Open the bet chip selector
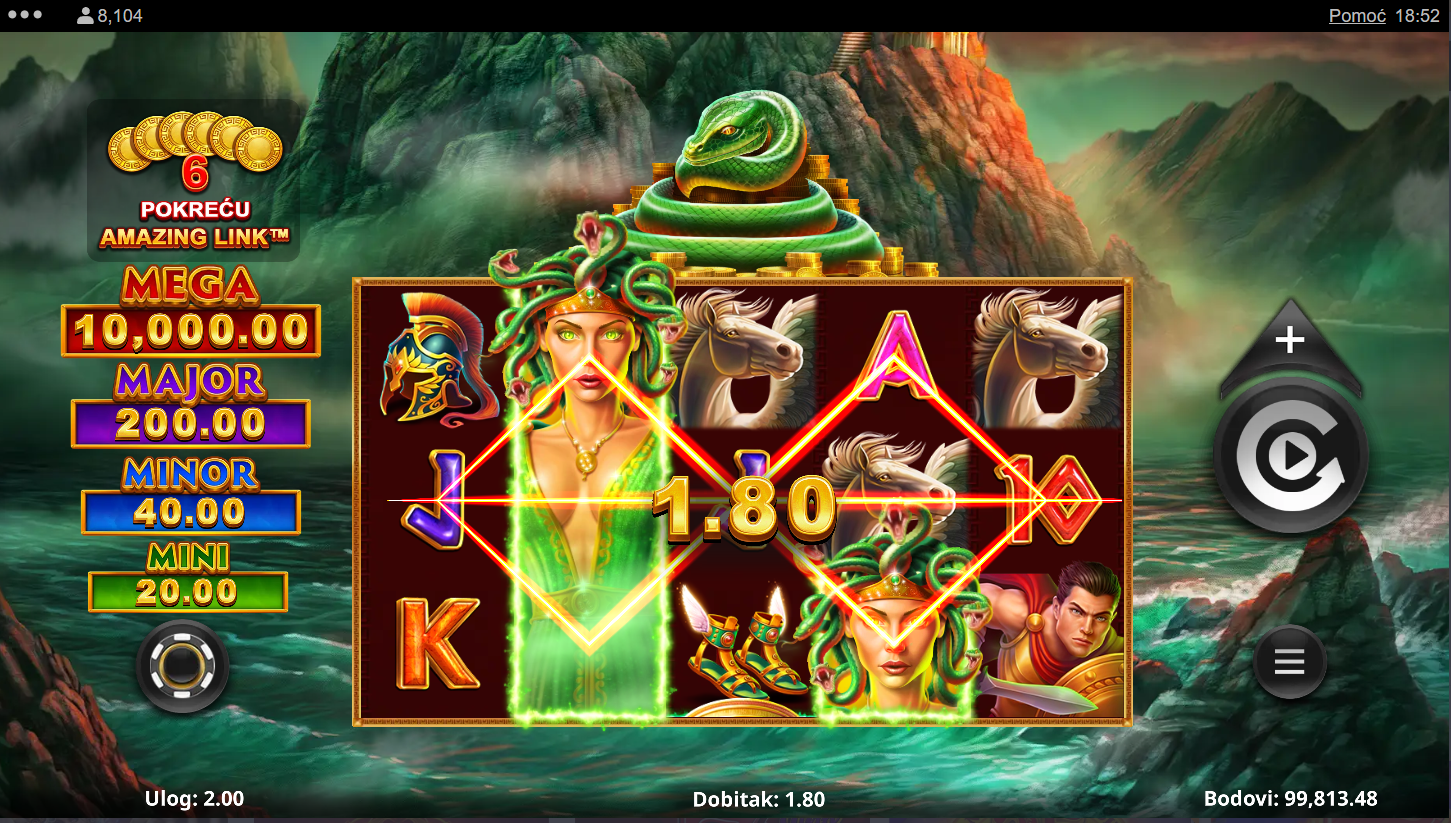The width and height of the screenshot is (1451, 823). [183, 665]
